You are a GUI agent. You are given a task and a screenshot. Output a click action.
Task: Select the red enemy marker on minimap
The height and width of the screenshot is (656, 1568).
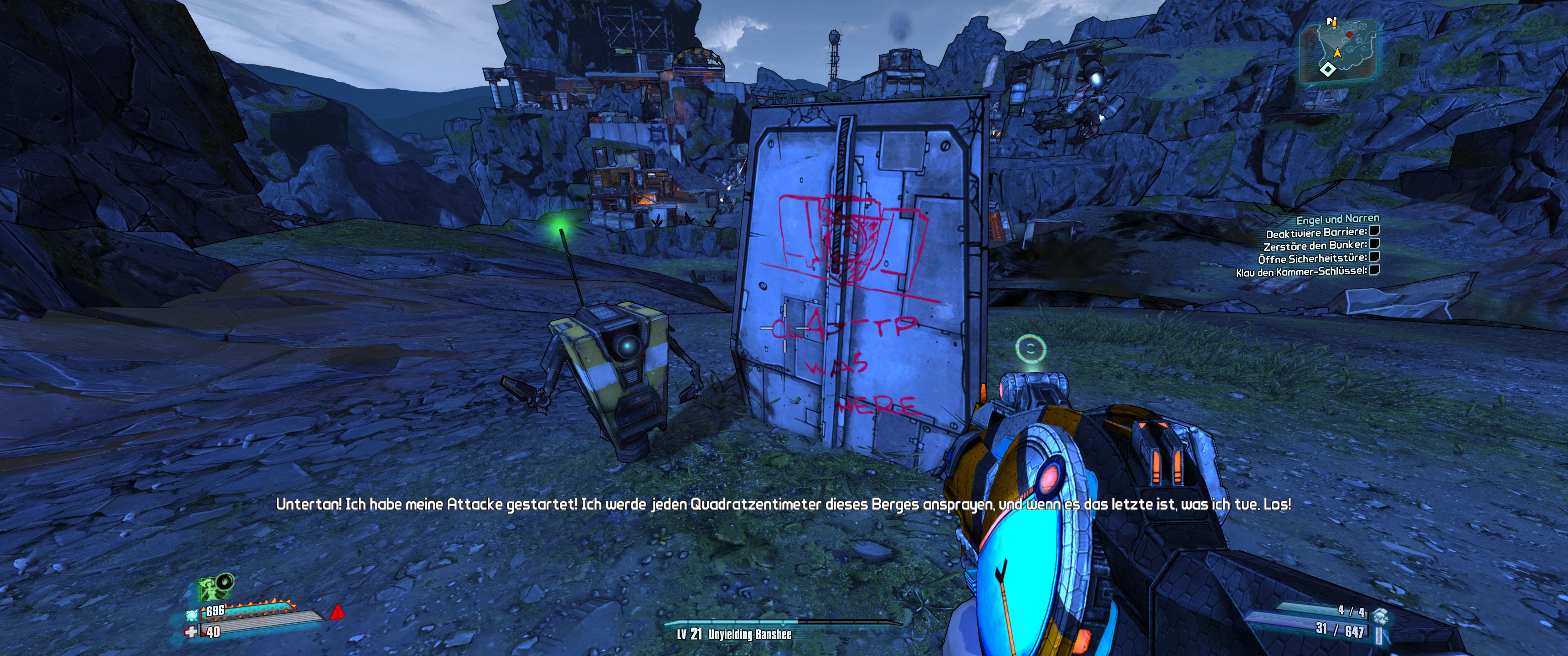(x=1349, y=35)
